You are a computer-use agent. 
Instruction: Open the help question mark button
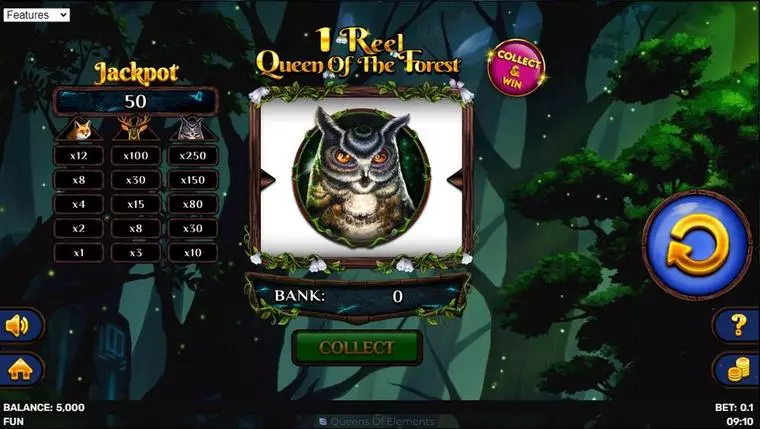(x=737, y=325)
